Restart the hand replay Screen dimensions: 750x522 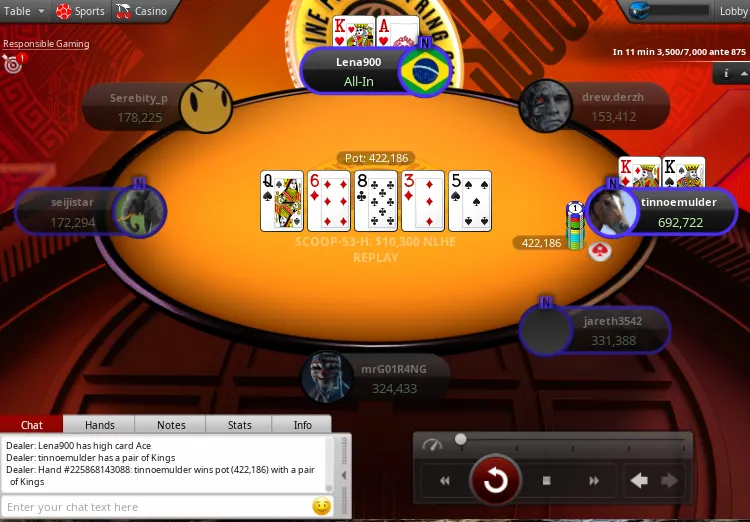[x=495, y=480]
